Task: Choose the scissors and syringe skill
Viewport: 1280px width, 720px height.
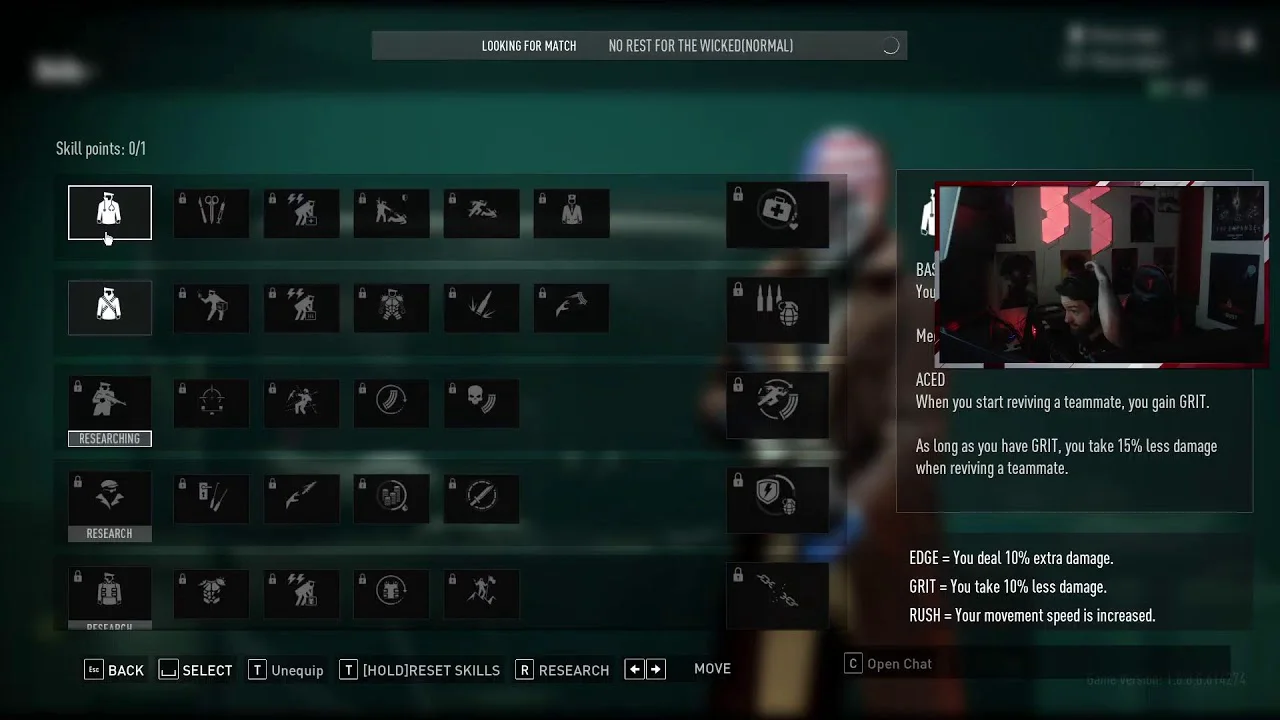Action: coord(211,212)
